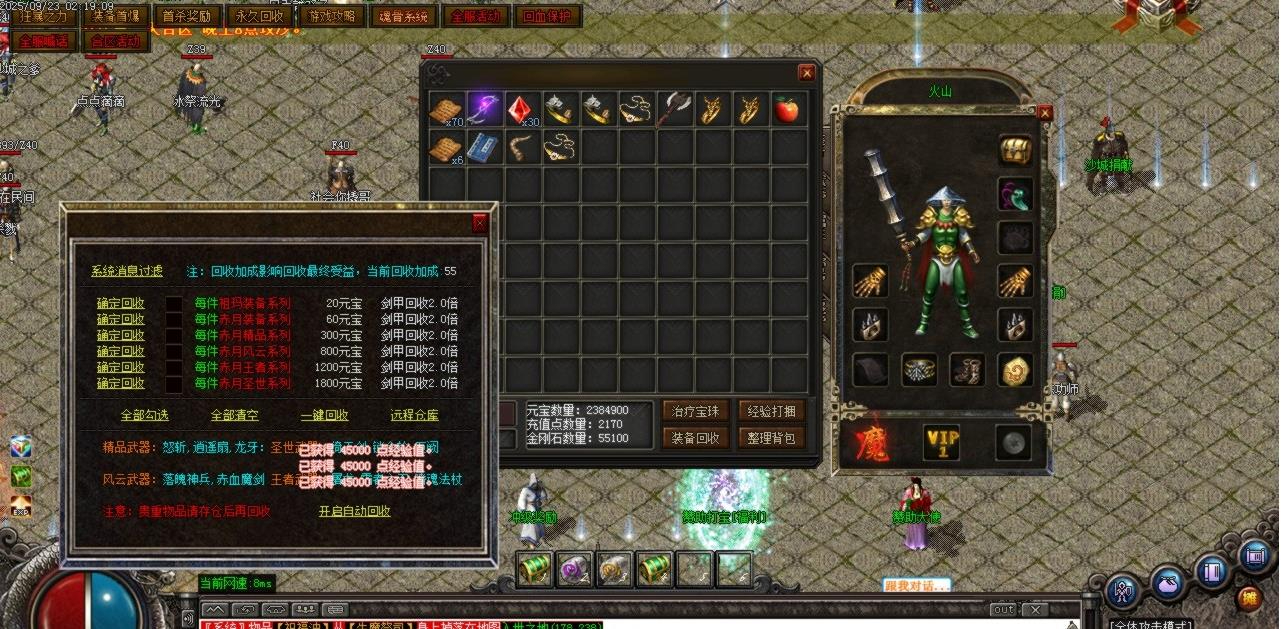Click the VIP 1 badge
Image resolution: width=1282 pixels, height=629 pixels.
(x=941, y=442)
